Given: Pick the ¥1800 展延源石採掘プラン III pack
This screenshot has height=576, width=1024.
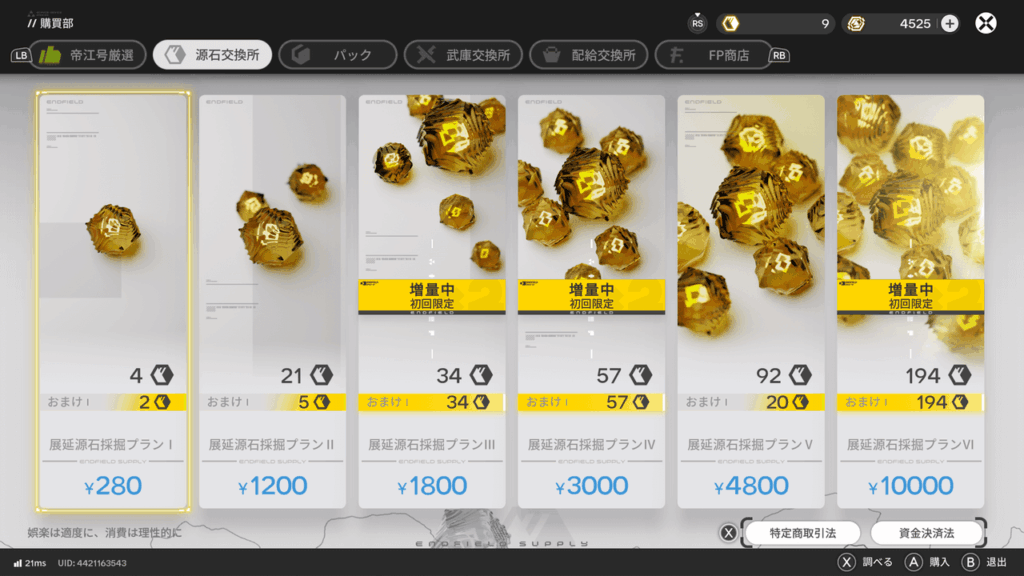Looking at the screenshot, I should click(x=432, y=300).
